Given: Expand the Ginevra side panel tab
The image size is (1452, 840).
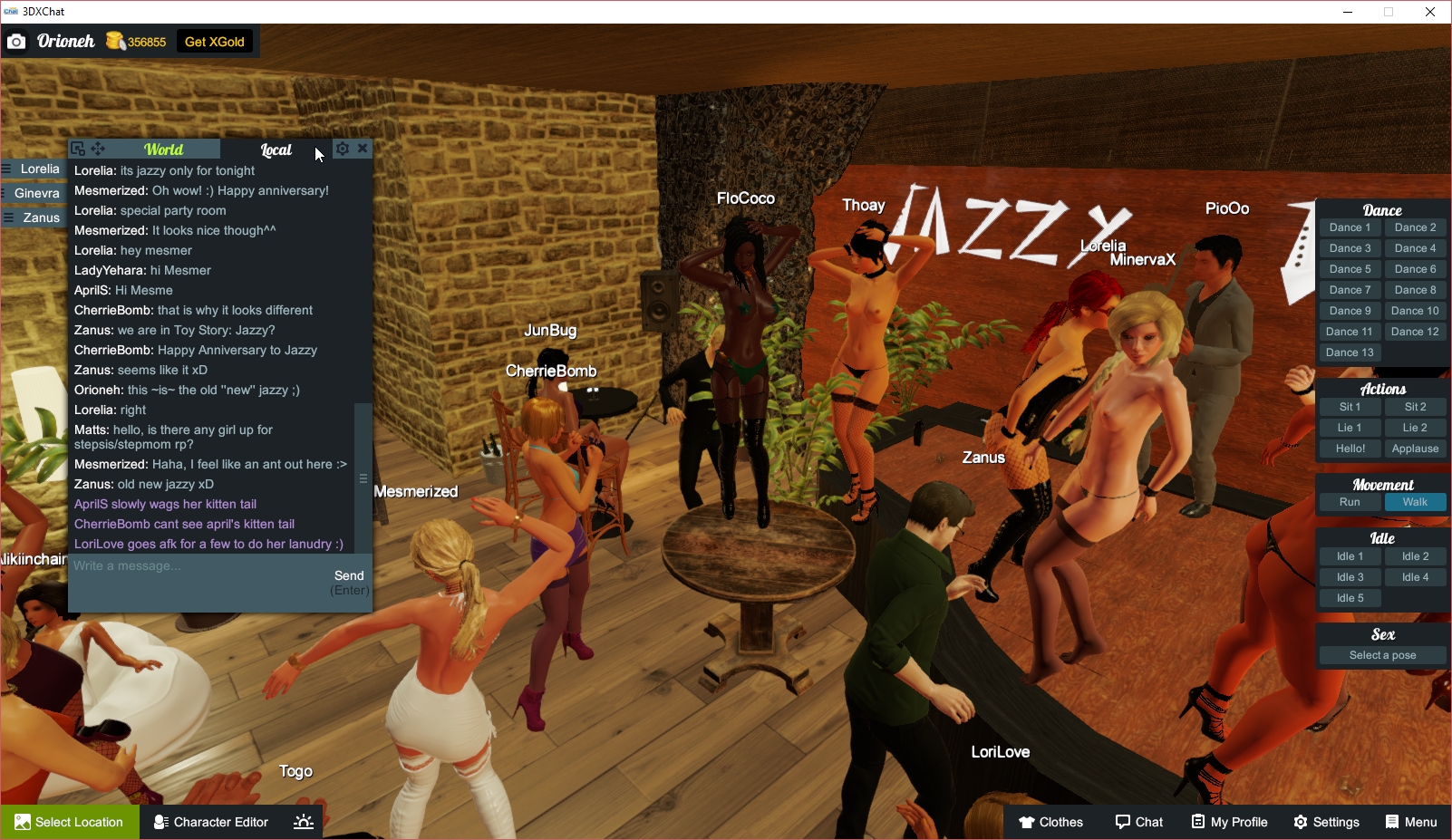Looking at the screenshot, I should (34, 193).
